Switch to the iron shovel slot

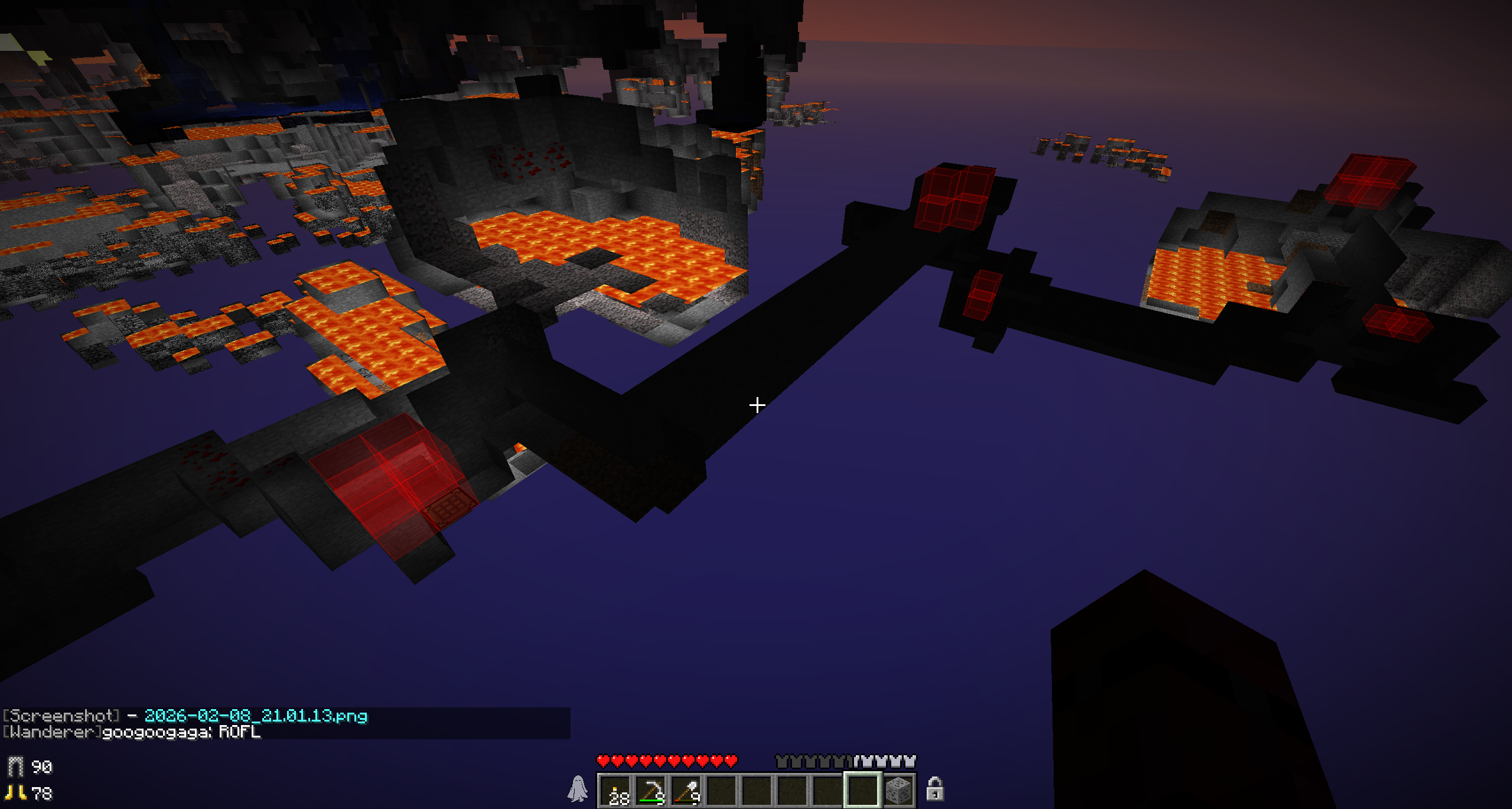click(686, 791)
